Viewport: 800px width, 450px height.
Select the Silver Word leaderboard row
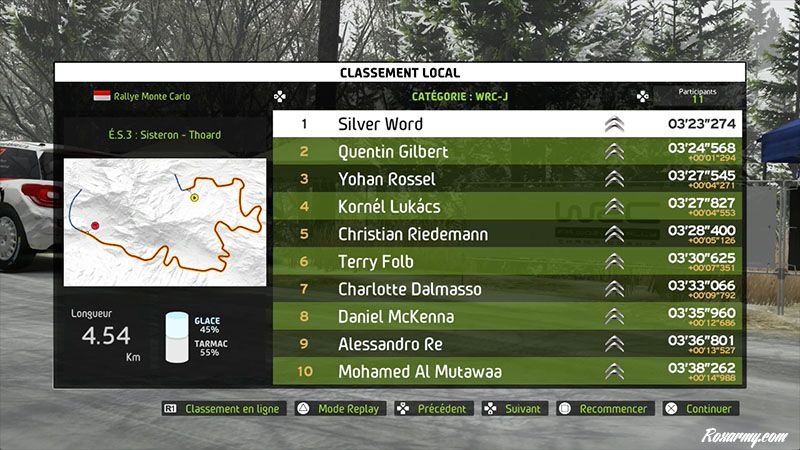pyautogui.click(x=509, y=124)
